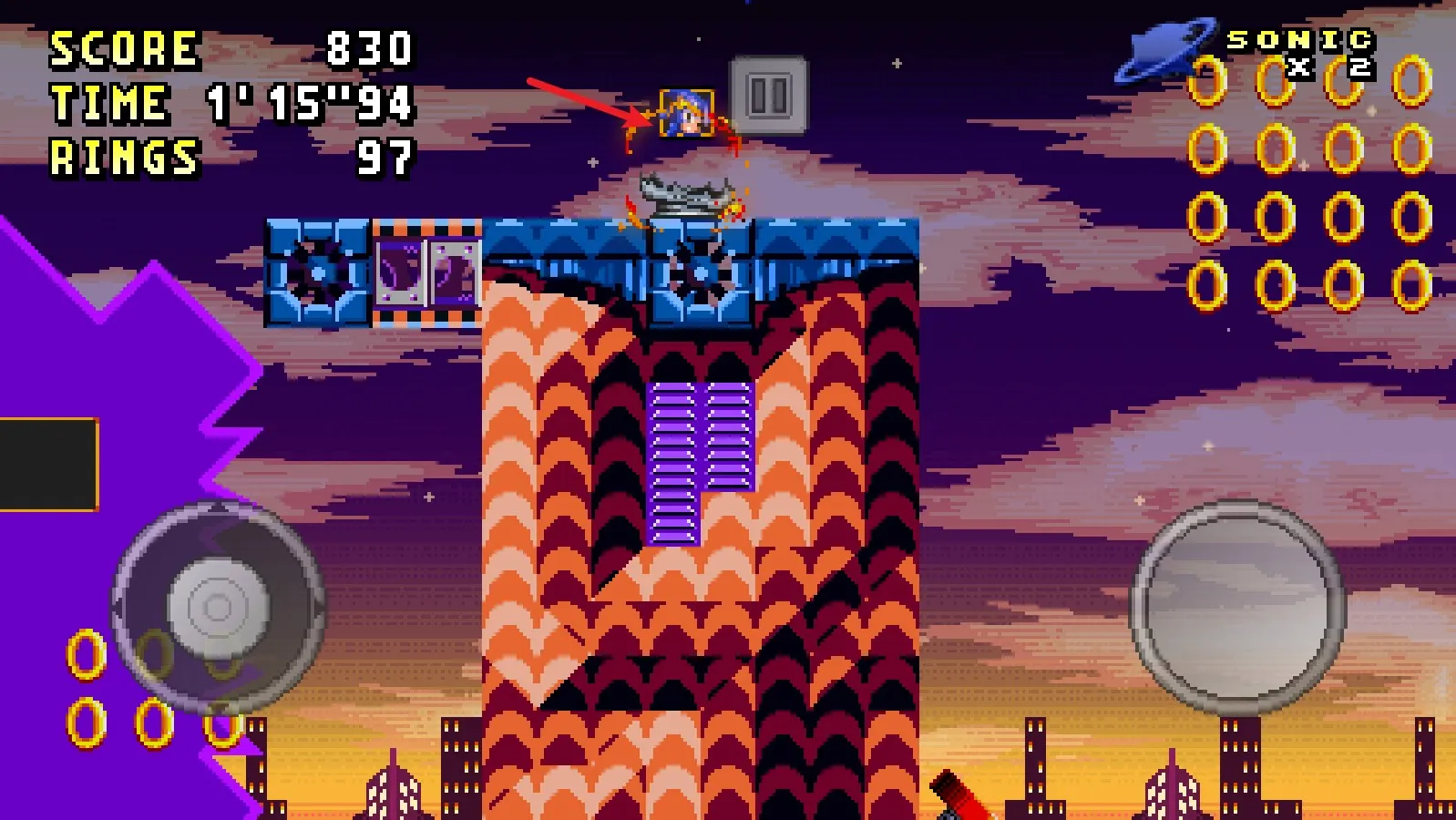Screen dimensions: 1456x820
Task: Tap the round jump action button
Action: pyautogui.click(x=1238, y=608)
